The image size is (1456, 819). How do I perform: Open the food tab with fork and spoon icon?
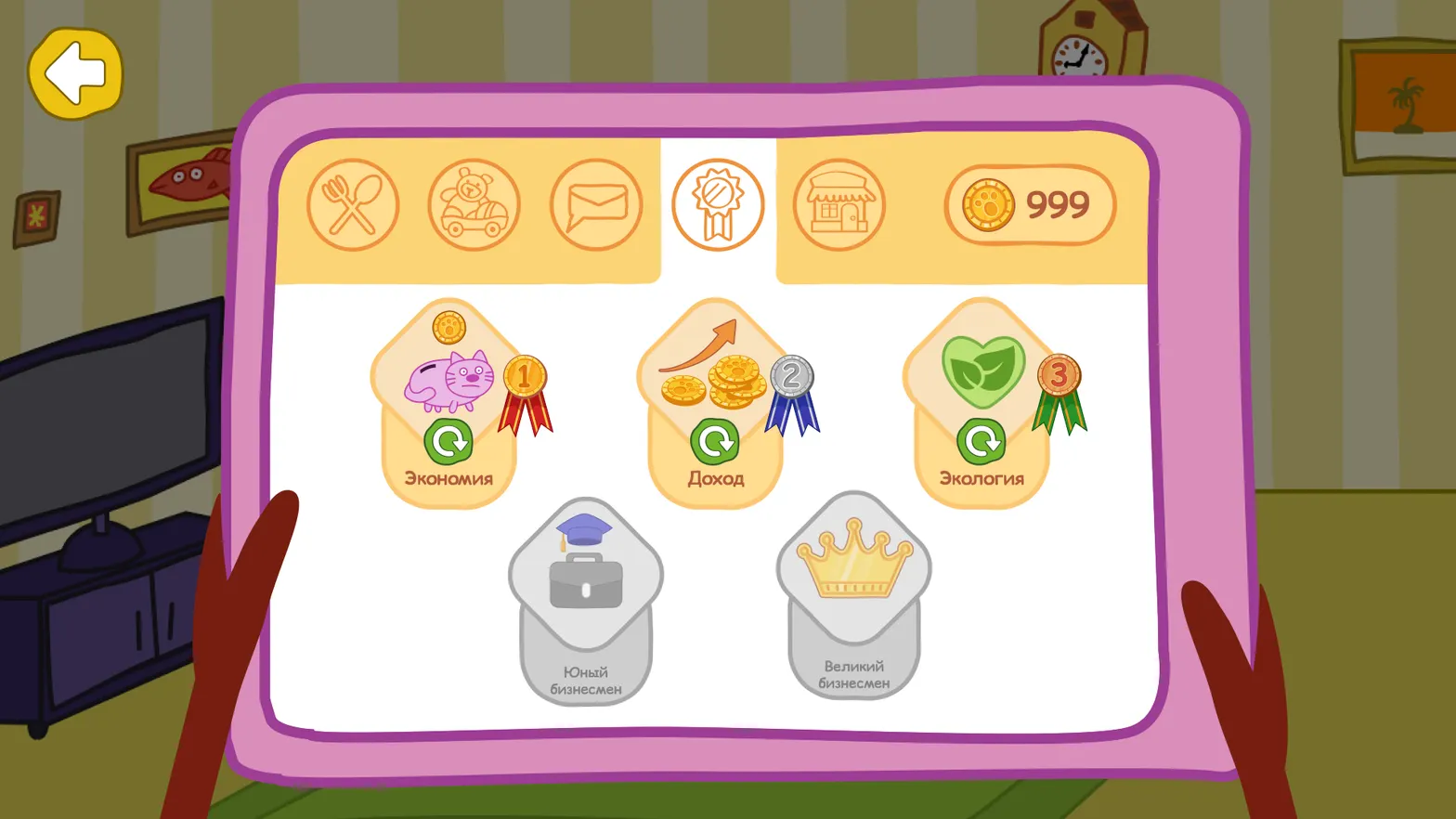coord(353,204)
